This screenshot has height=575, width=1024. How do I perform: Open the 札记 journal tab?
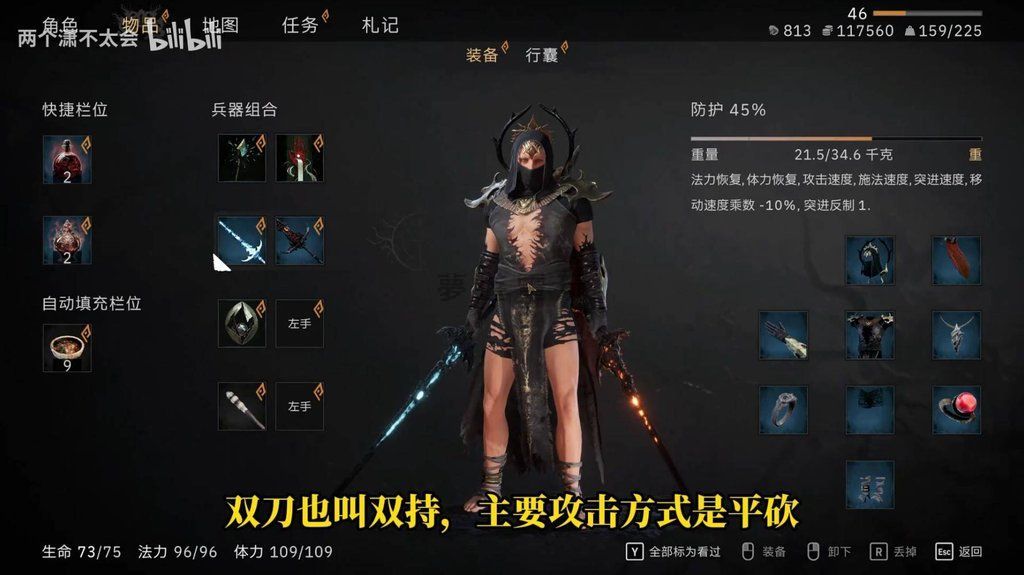pyautogui.click(x=380, y=25)
